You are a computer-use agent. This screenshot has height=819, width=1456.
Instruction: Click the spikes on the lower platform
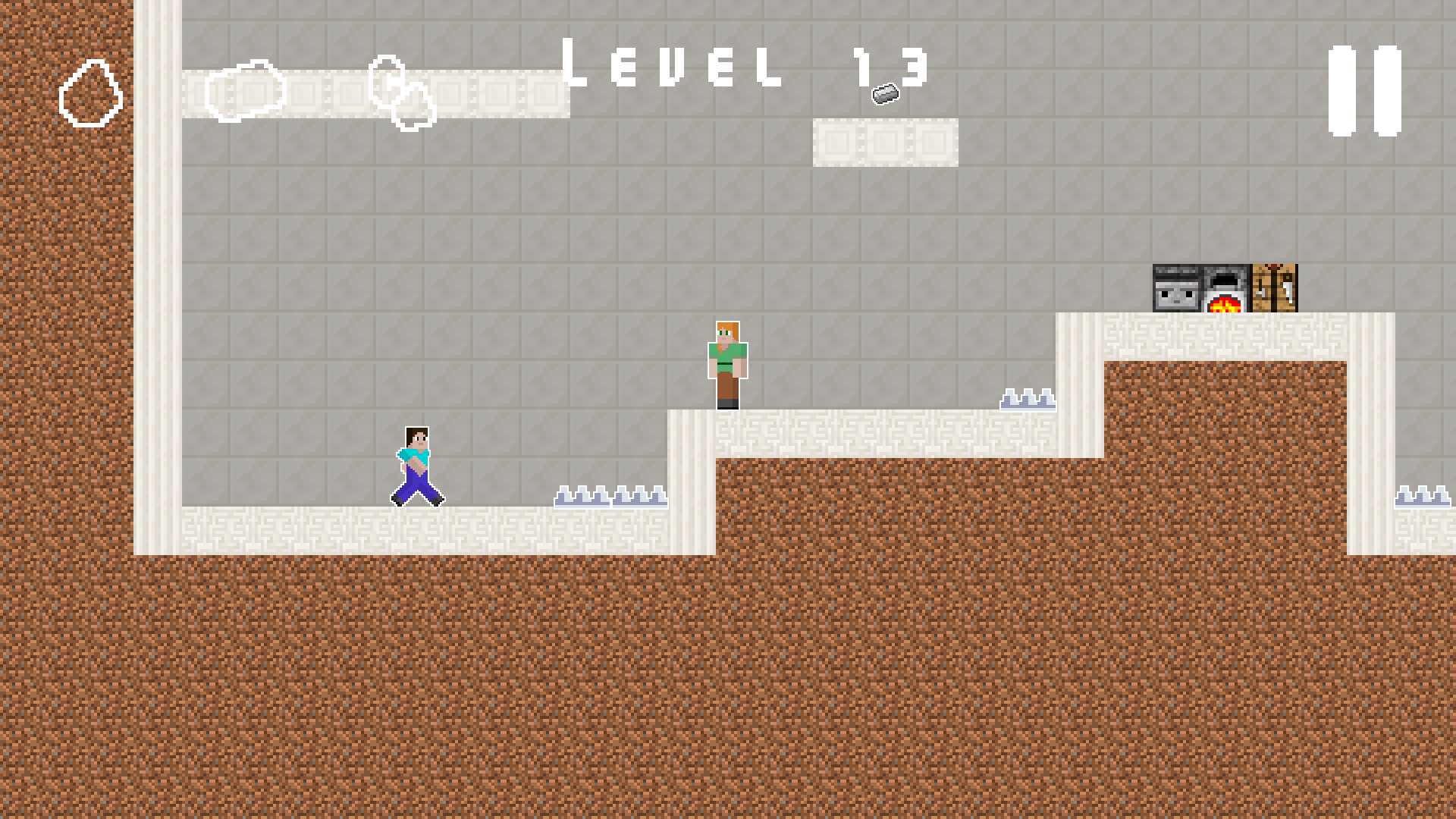pyautogui.click(x=613, y=497)
